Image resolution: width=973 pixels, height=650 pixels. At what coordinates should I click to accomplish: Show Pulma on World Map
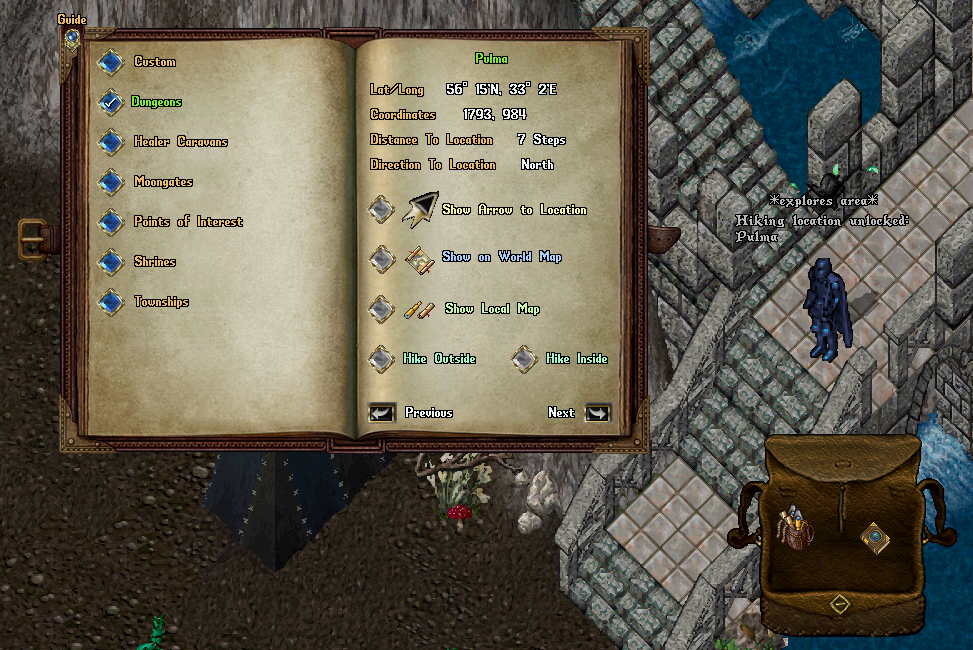click(381, 258)
